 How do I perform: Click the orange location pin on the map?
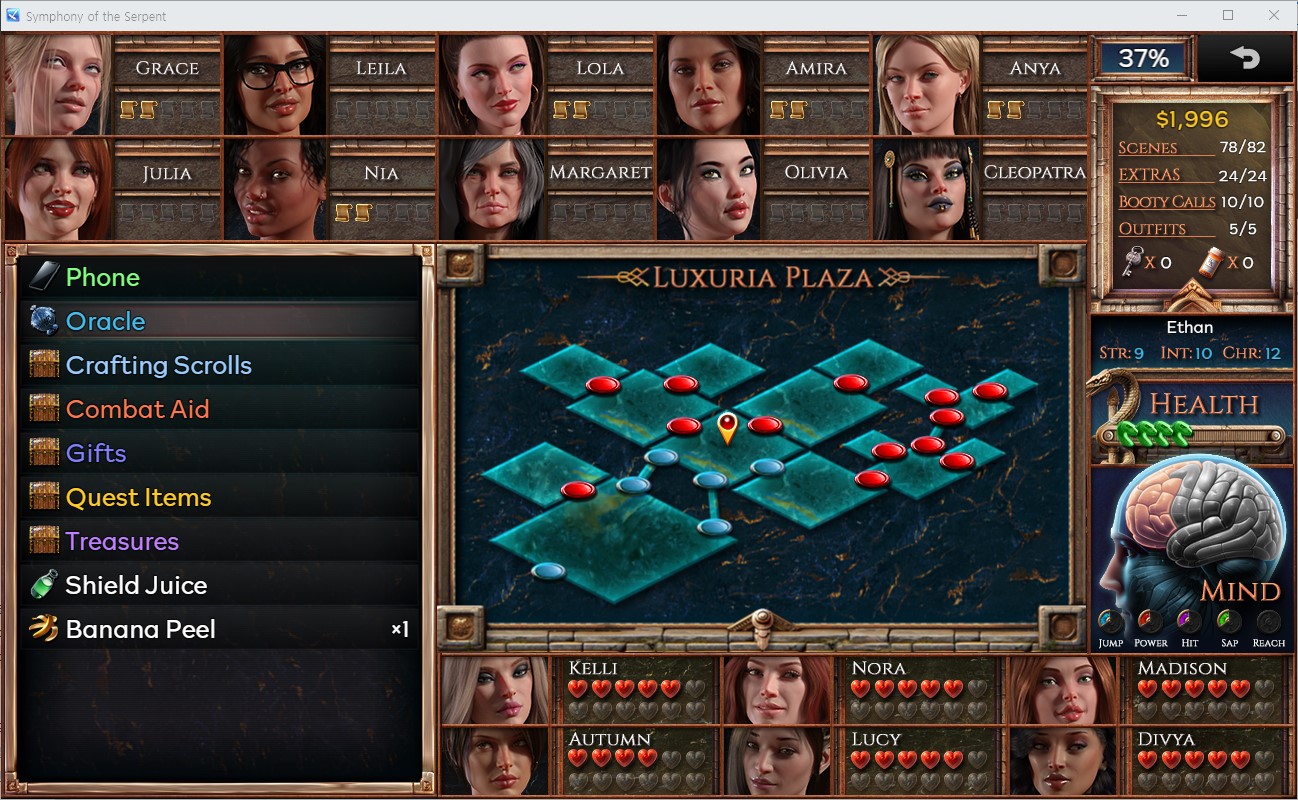click(x=727, y=427)
